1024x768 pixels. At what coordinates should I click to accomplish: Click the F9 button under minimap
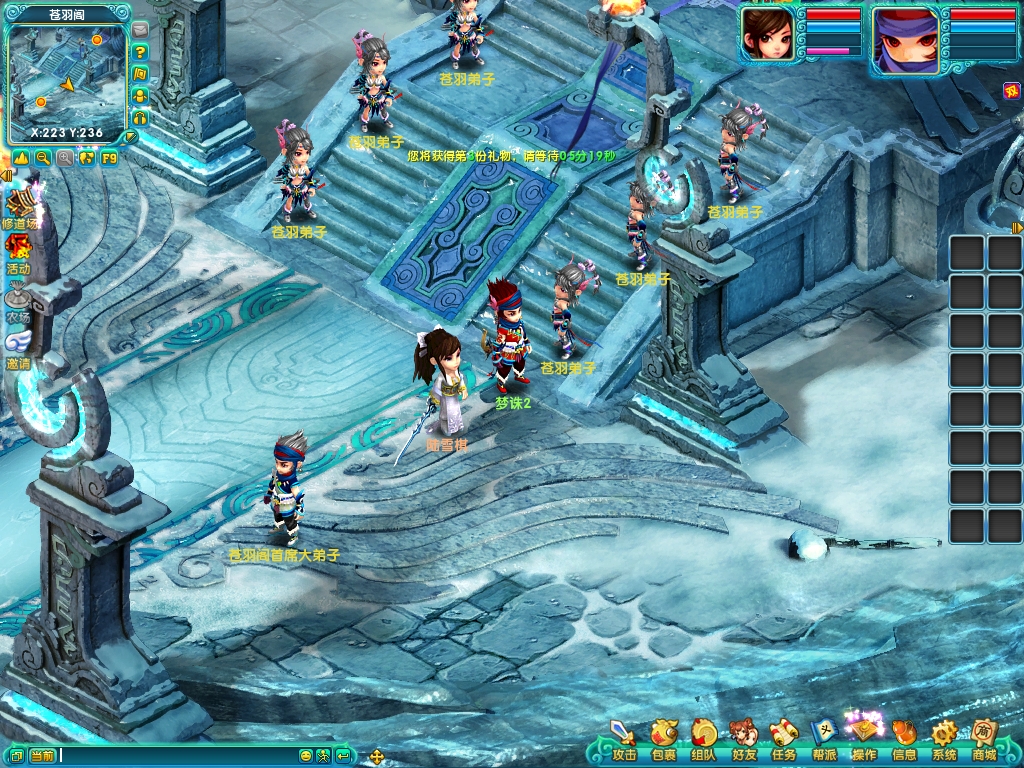click(x=109, y=158)
